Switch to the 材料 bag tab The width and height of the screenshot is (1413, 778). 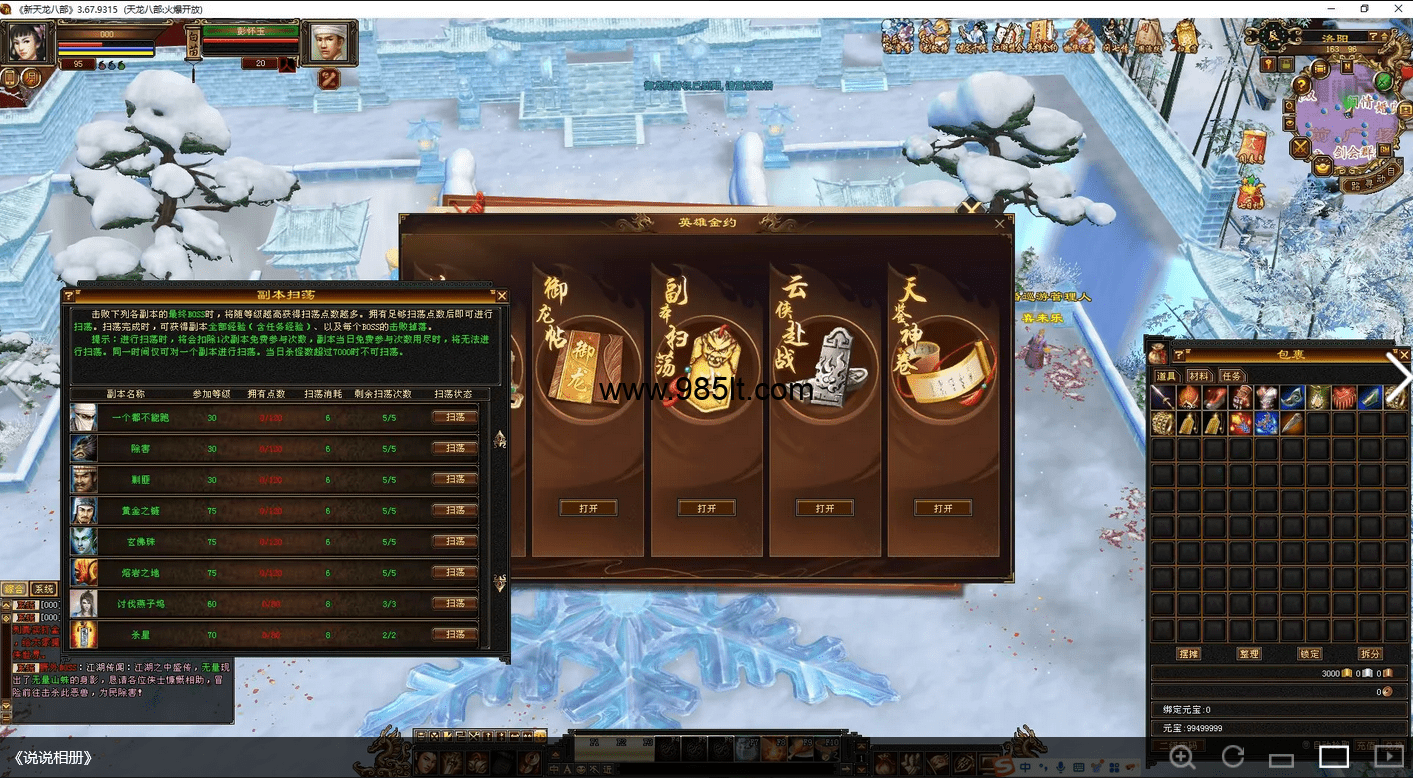pos(1199,376)
